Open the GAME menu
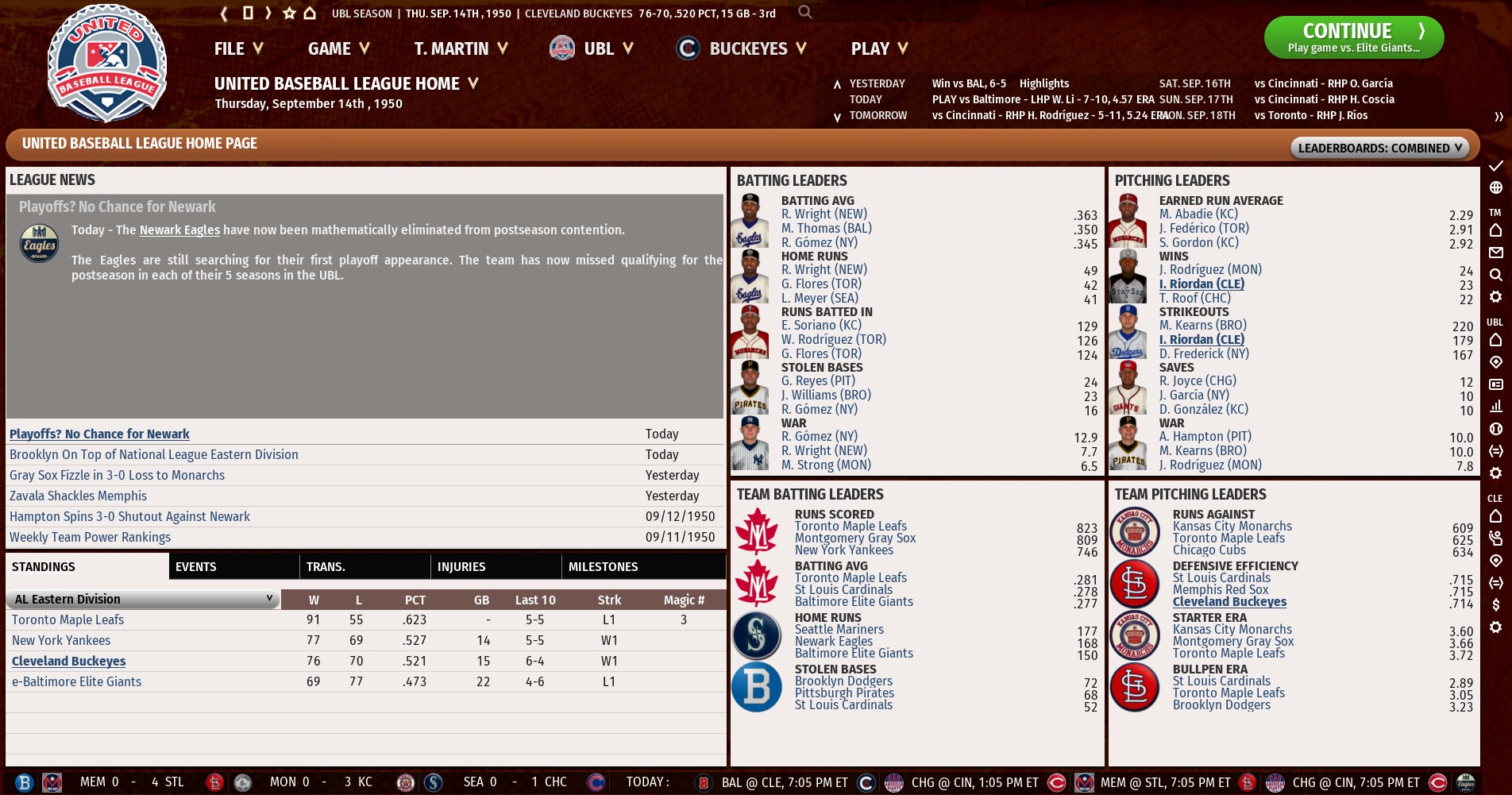The width and height of the screenshot is (1512, 795). click(x=338, y=48)
